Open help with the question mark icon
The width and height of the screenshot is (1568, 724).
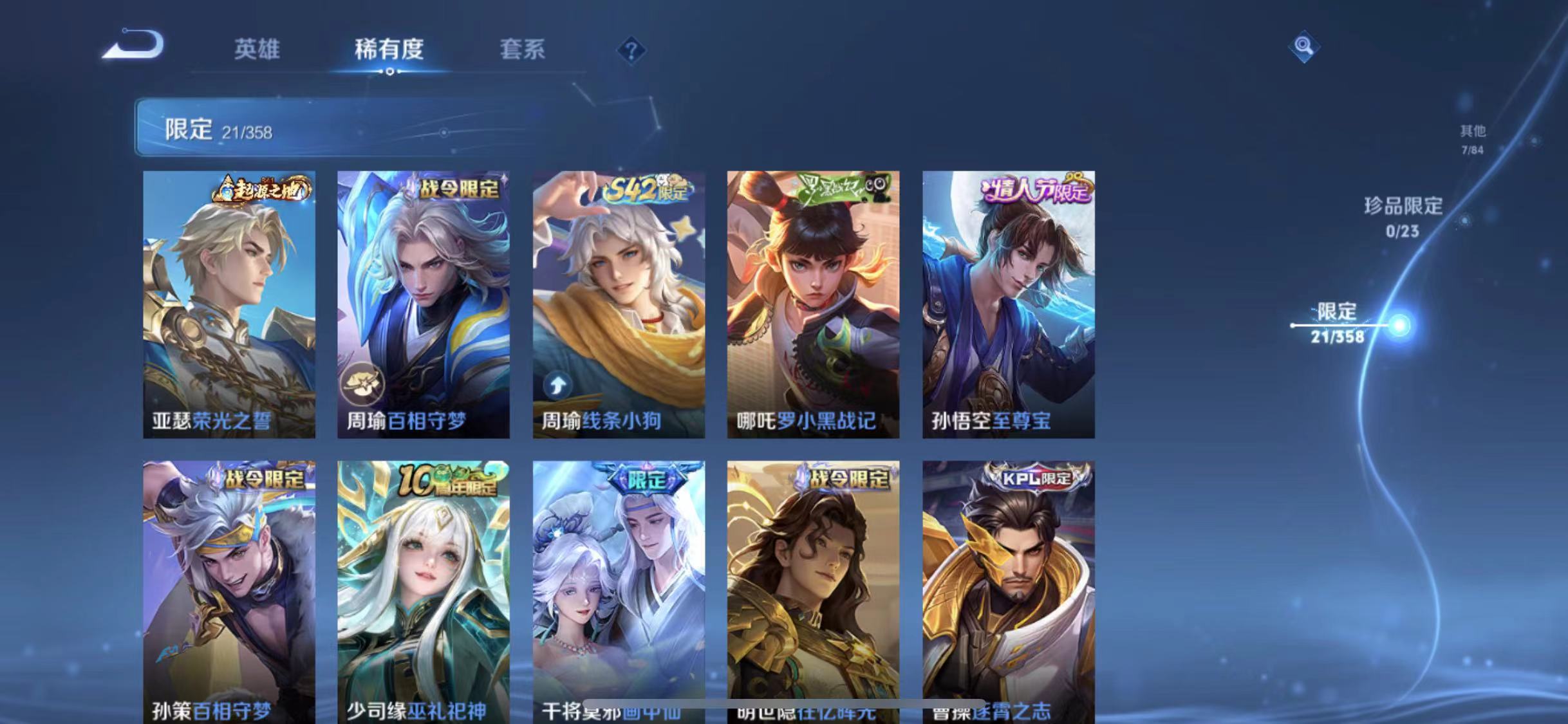coord(633,50)
